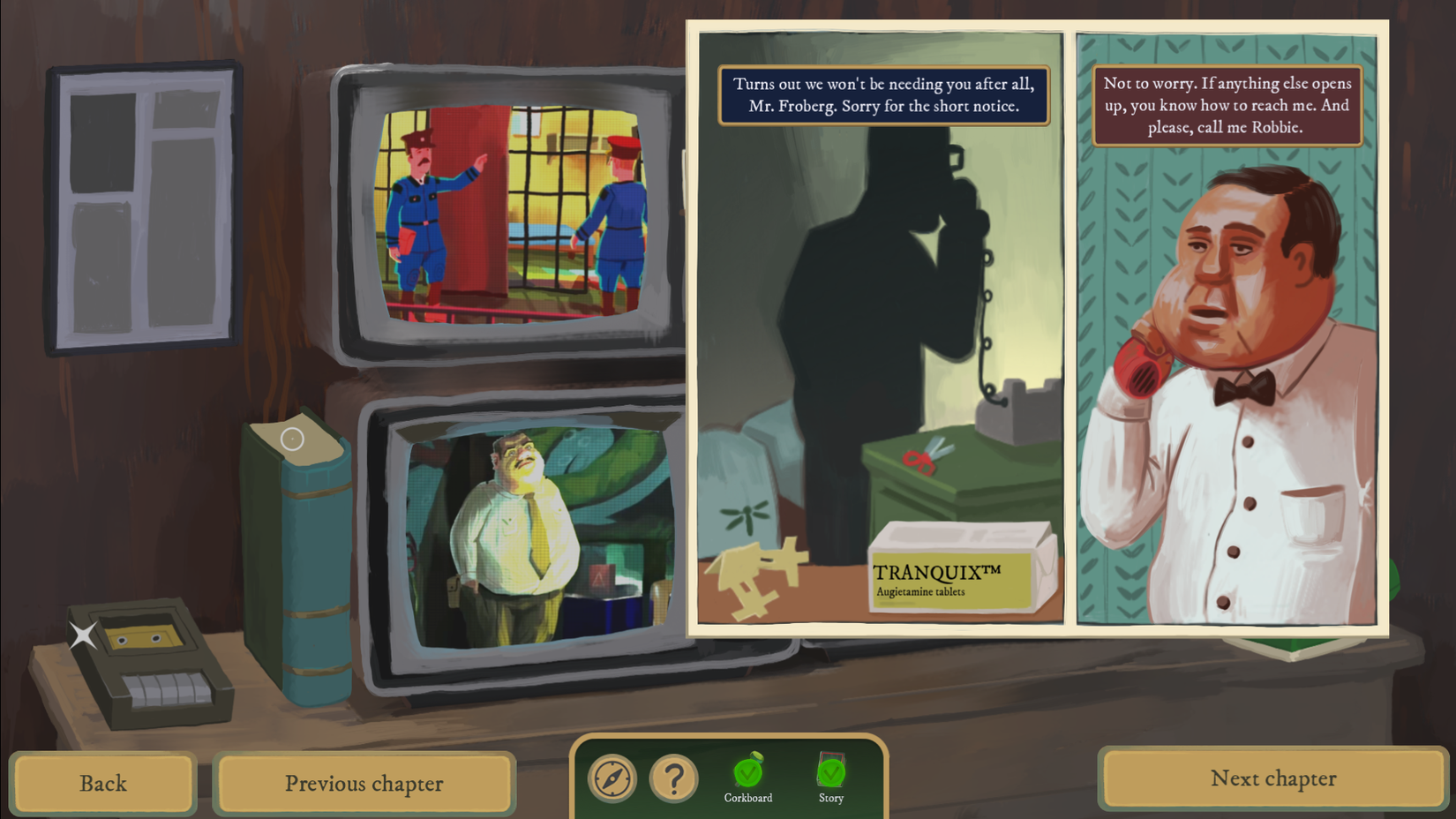Screen dimensions: 1456x819
Task: Click the Next chapter button
Action: pyautogui.click(x=1272, y=780)
